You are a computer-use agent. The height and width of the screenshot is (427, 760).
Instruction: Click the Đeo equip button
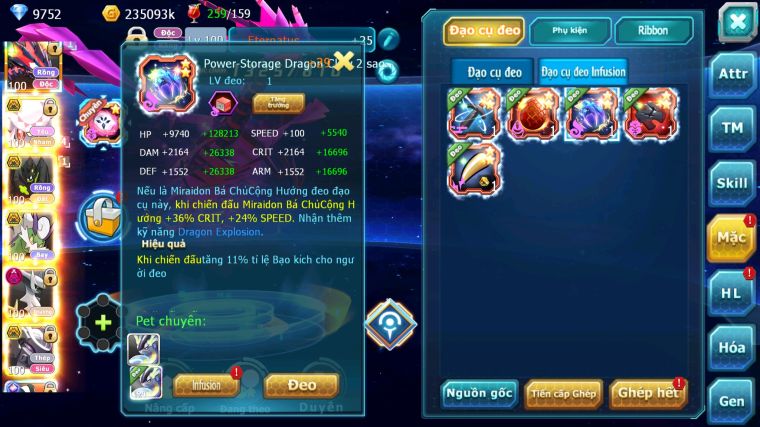(x=301, y=385)
